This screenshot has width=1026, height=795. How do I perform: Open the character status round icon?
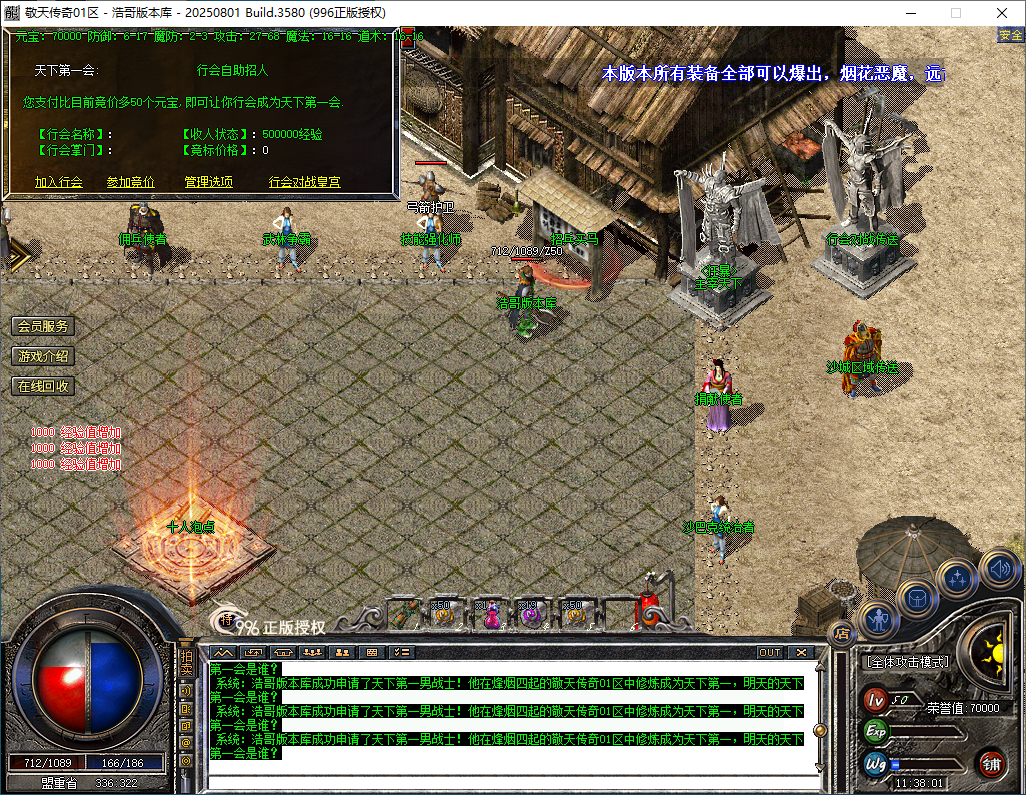pyautogui.click(x=877, y=620)
